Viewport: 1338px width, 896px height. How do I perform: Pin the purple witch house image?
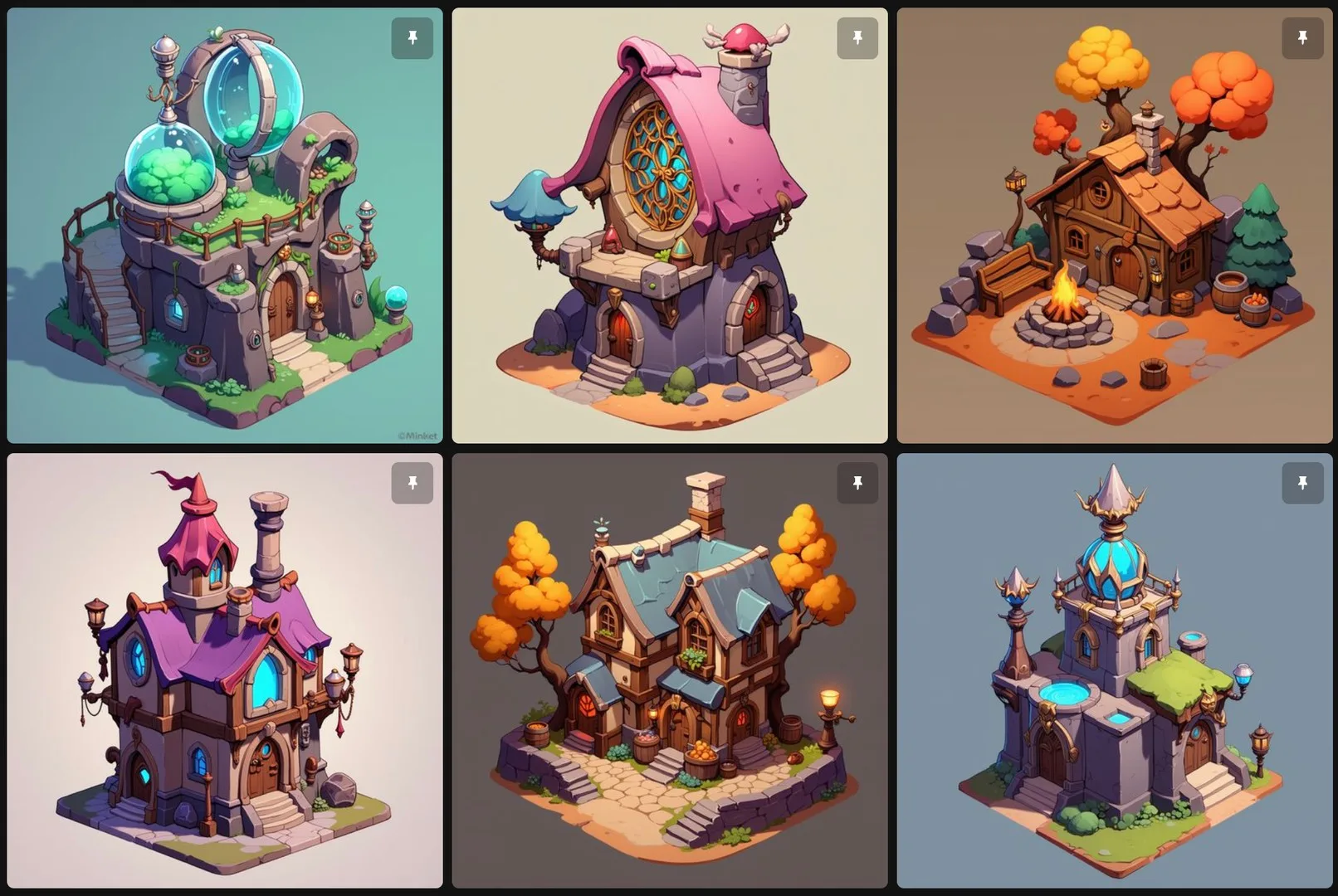point(413,482)
